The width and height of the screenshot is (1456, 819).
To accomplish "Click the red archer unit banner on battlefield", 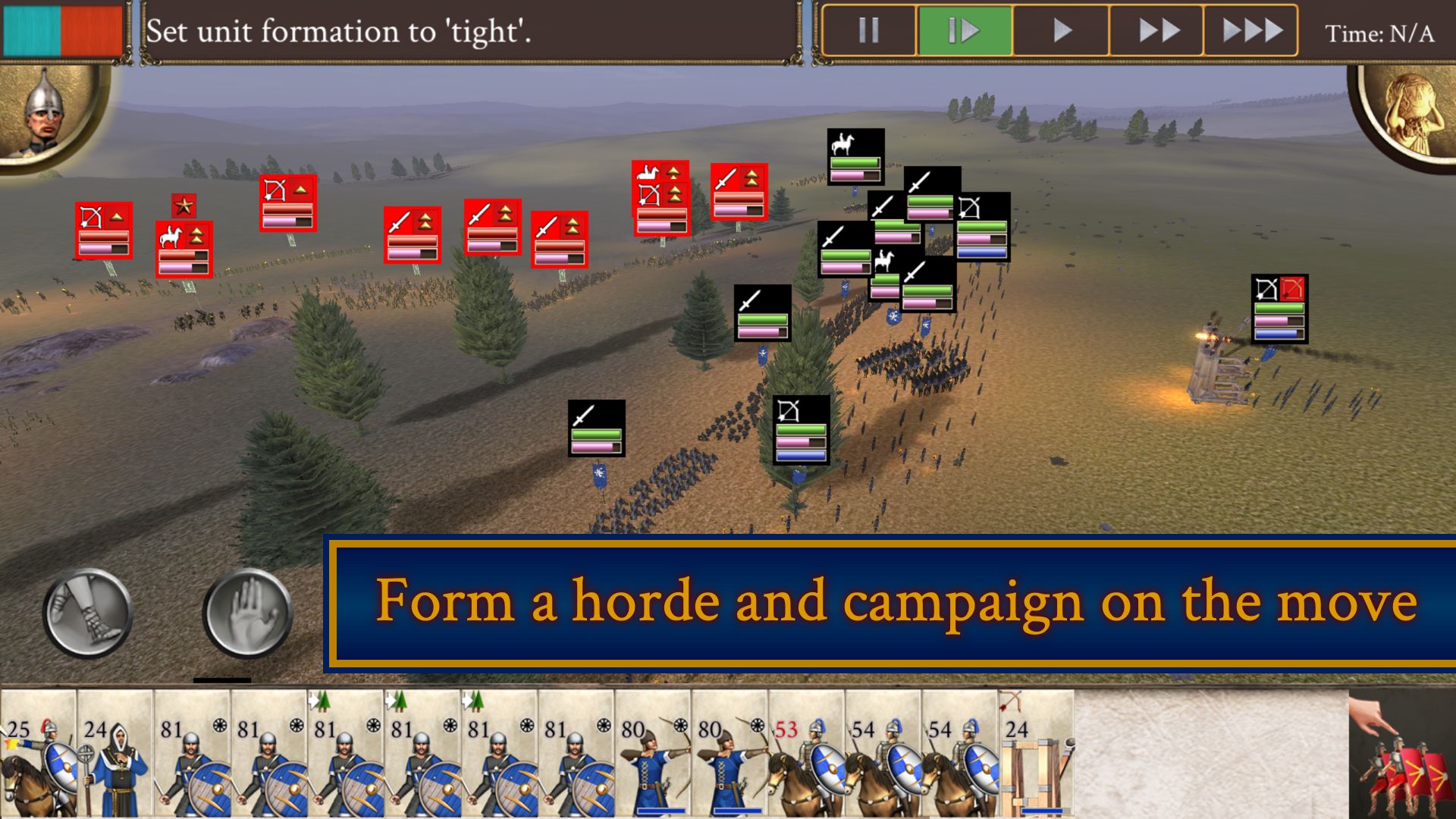I will pos(103,230).
